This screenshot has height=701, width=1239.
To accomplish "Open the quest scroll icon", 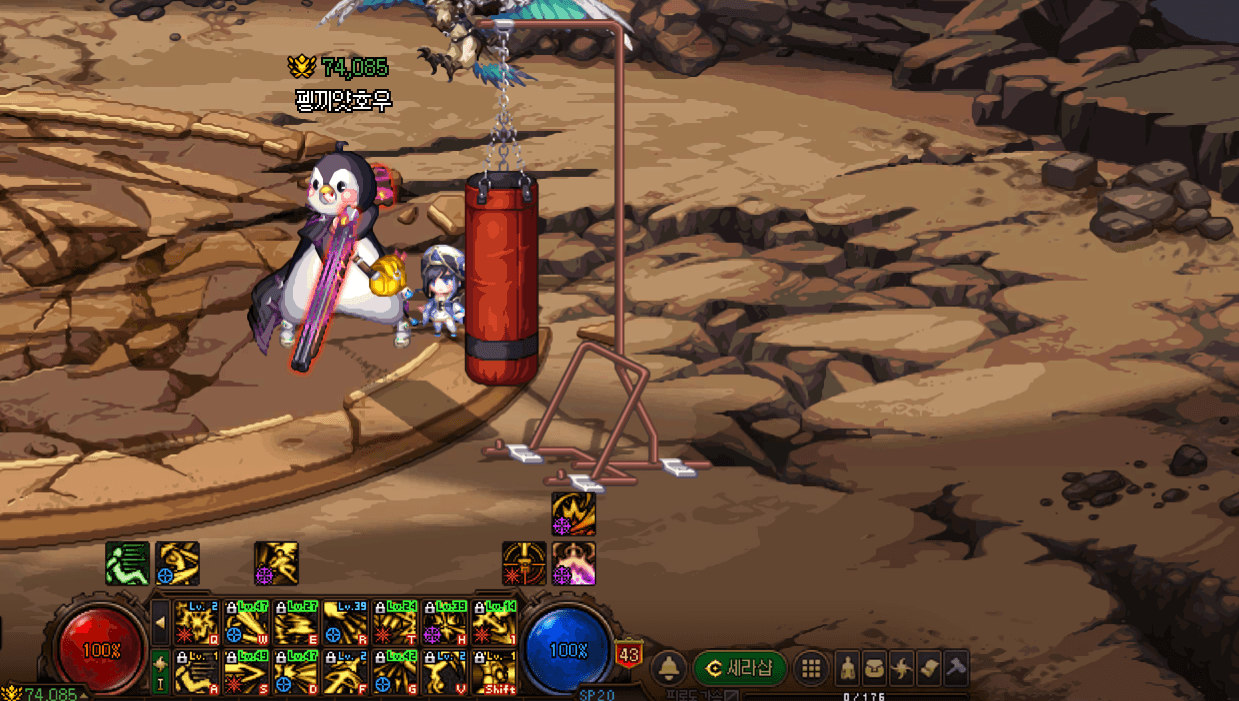I will (x=929, y=667).
